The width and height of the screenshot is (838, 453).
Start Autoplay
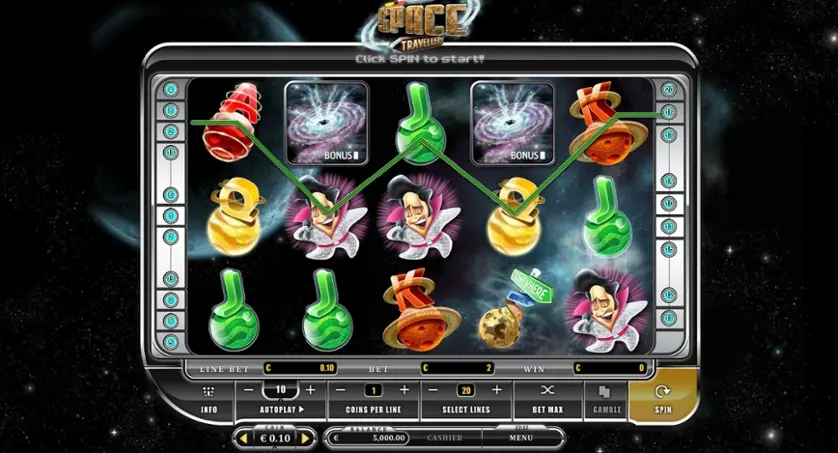tap(281, 409)
